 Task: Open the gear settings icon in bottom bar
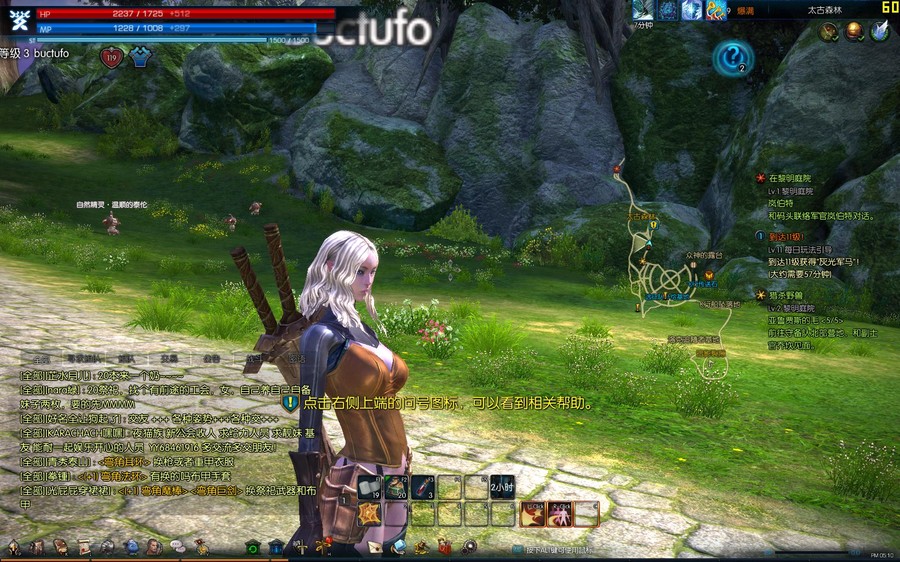tap(470, 547)
